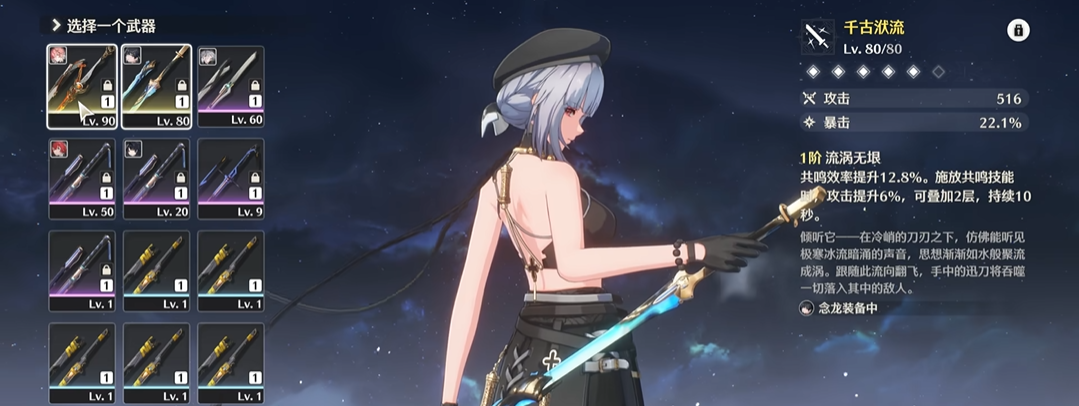The height and width of the screenshot is (406, 1079).
Task: Choose the Lv. 80 weapon slot
Action: 156,86
